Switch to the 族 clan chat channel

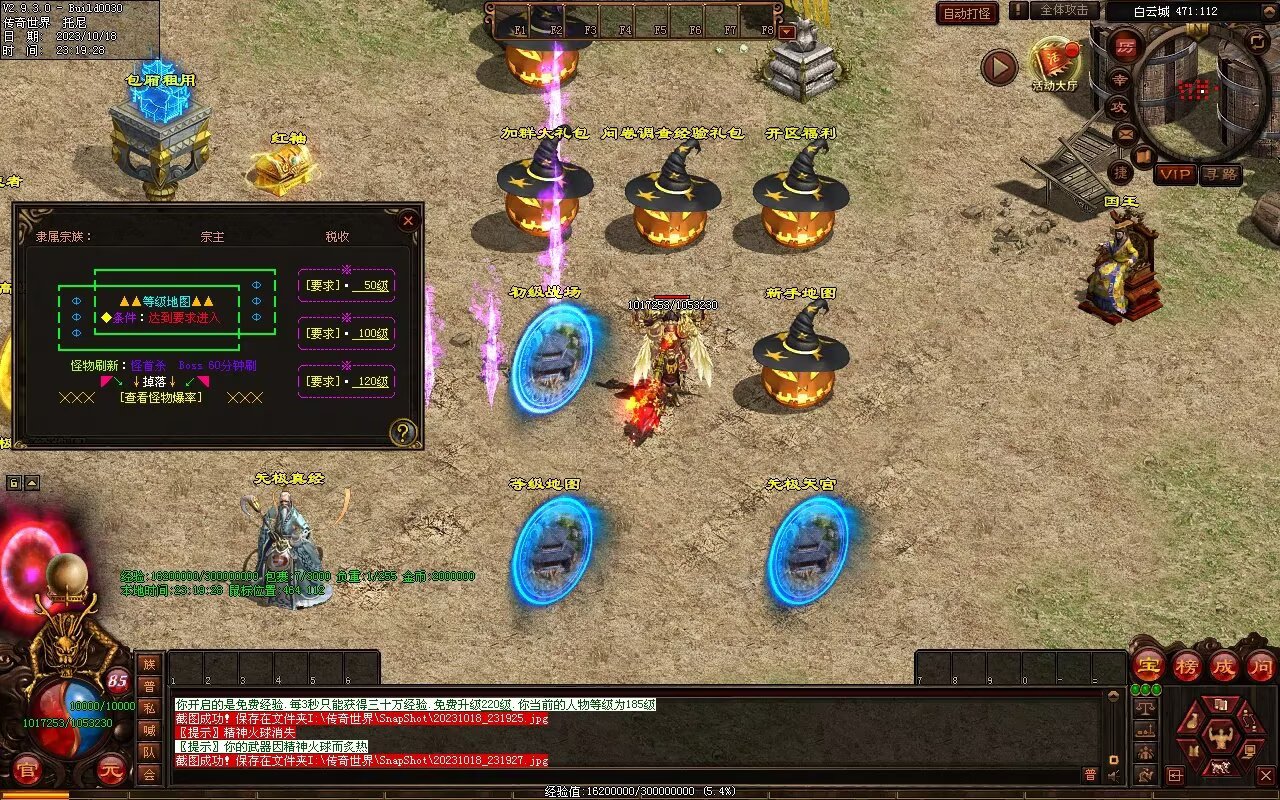tap(149, 665)
